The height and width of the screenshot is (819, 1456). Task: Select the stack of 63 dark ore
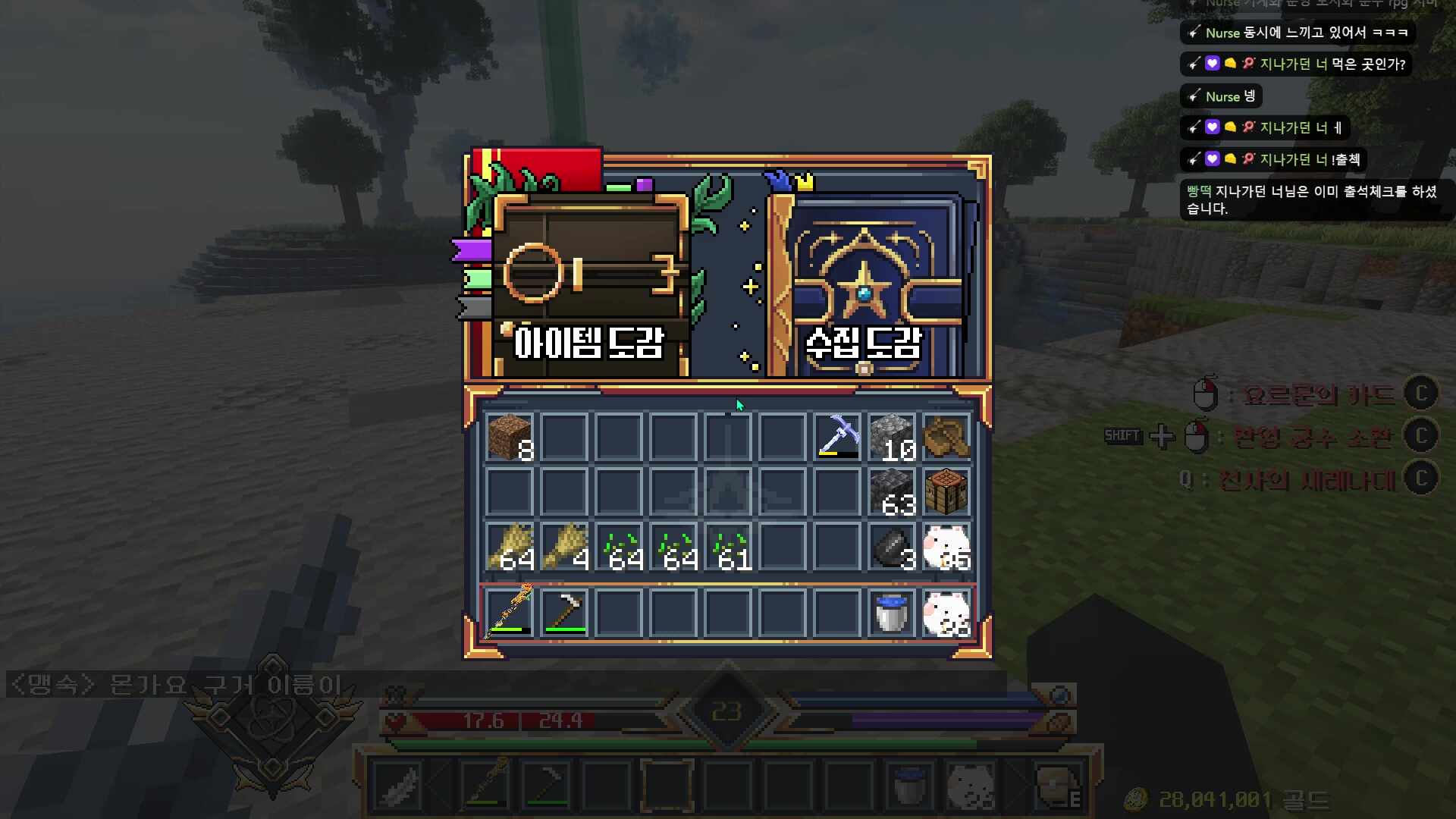[x=892, y=492]
